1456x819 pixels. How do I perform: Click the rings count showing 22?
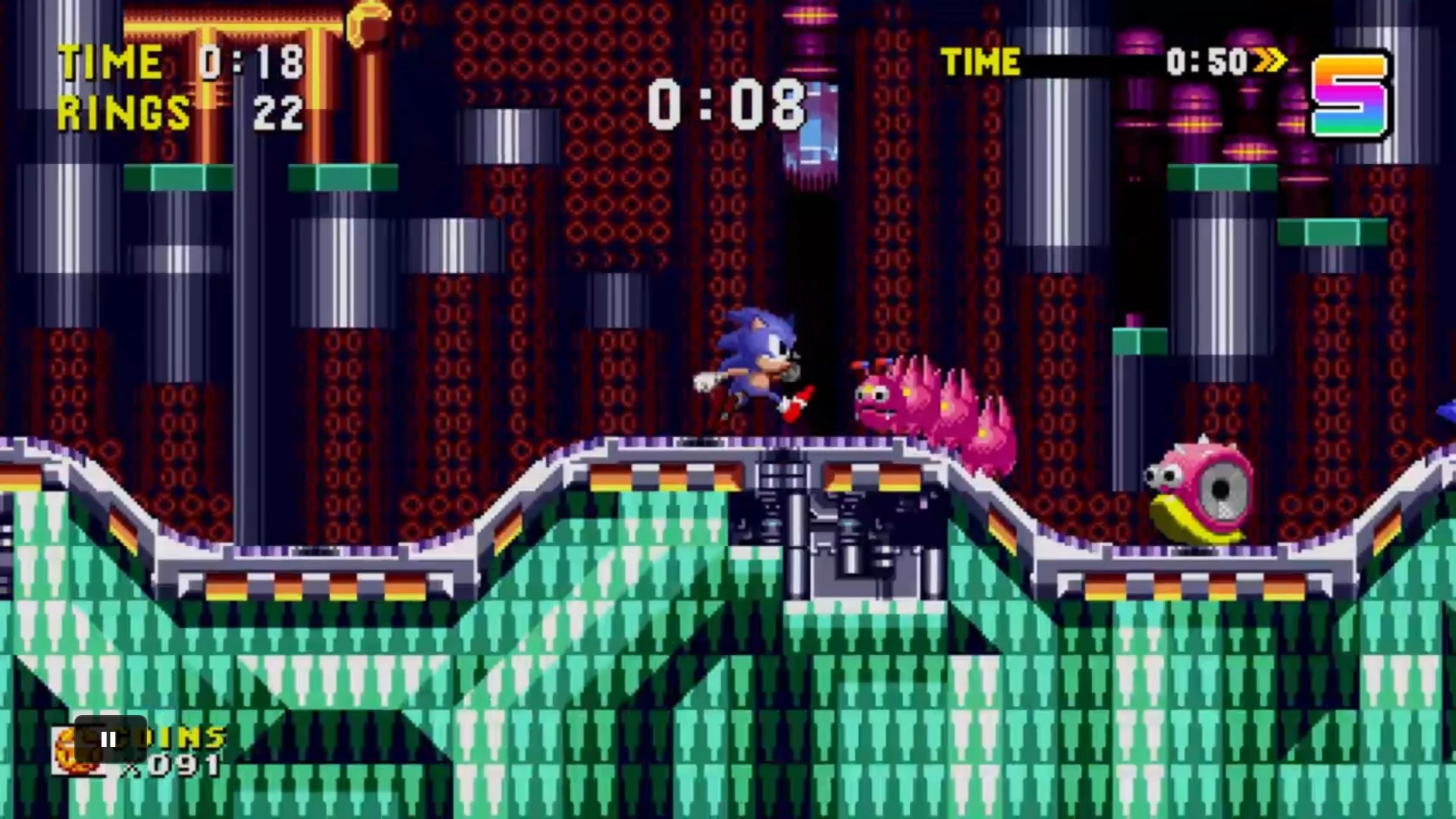click(278, 114)
